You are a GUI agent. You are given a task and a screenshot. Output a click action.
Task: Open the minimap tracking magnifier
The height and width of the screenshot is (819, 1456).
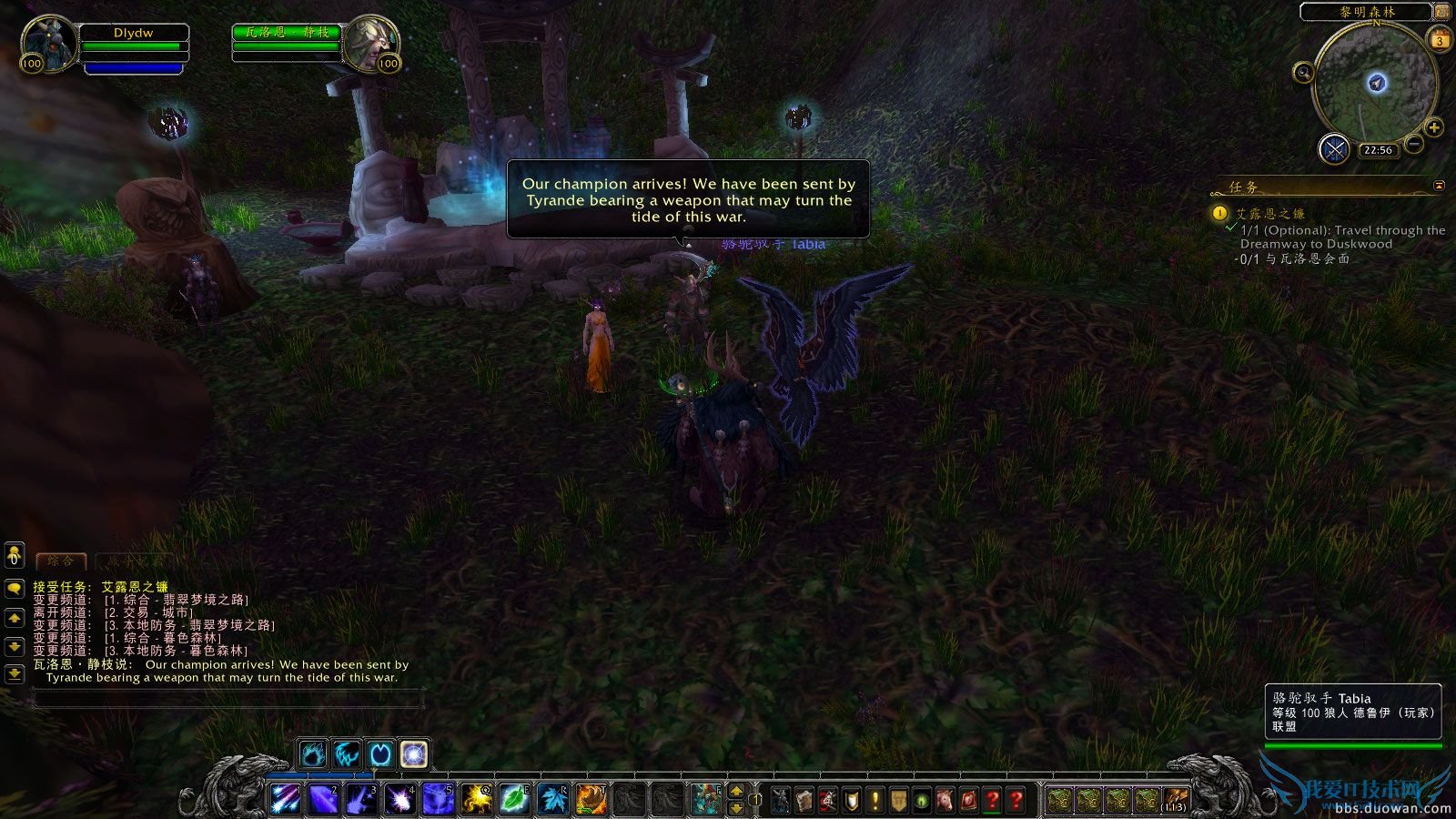click(x=1303, y=73)
